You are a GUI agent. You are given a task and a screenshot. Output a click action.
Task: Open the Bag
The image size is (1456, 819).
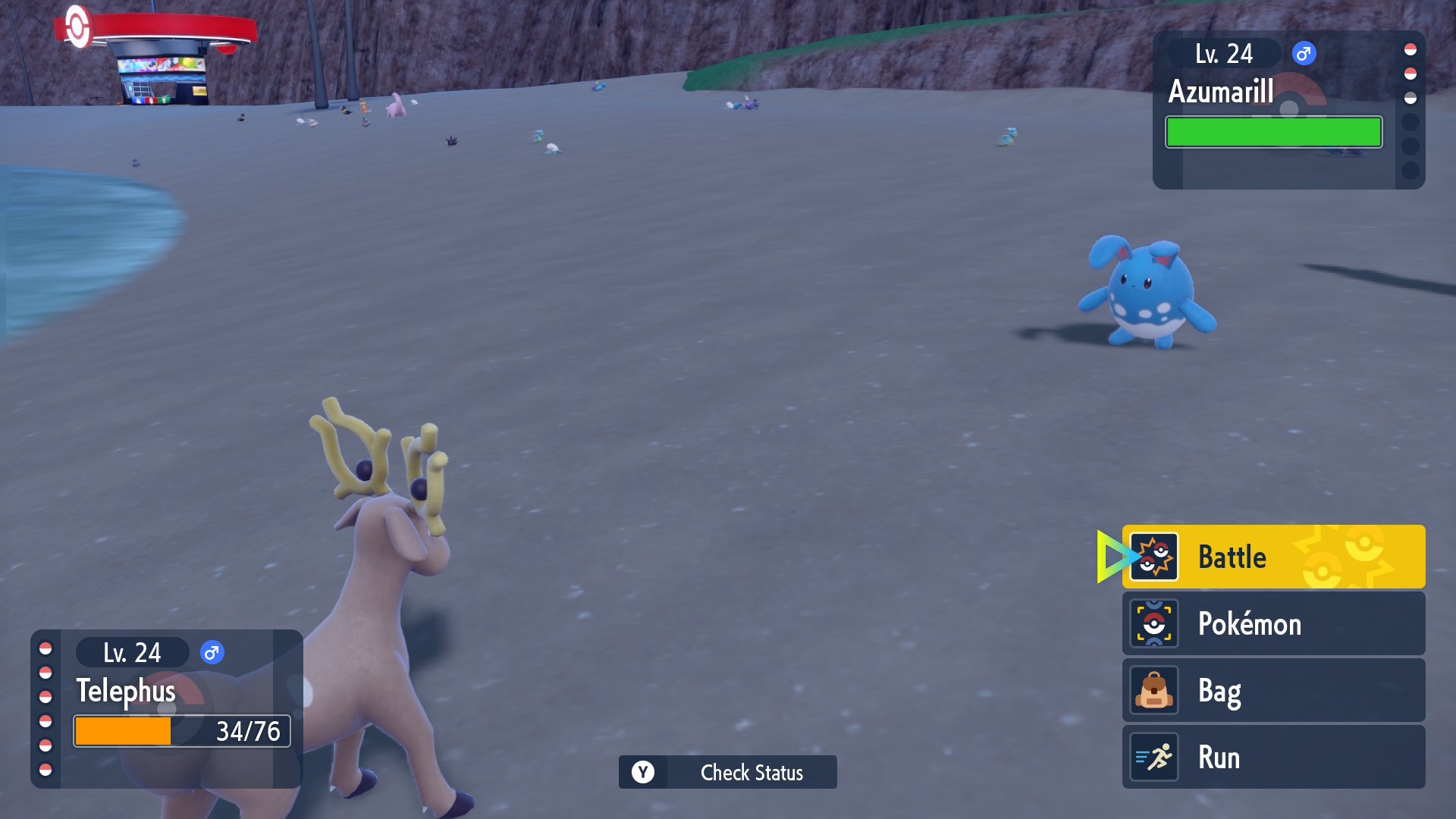(1272, 690)
